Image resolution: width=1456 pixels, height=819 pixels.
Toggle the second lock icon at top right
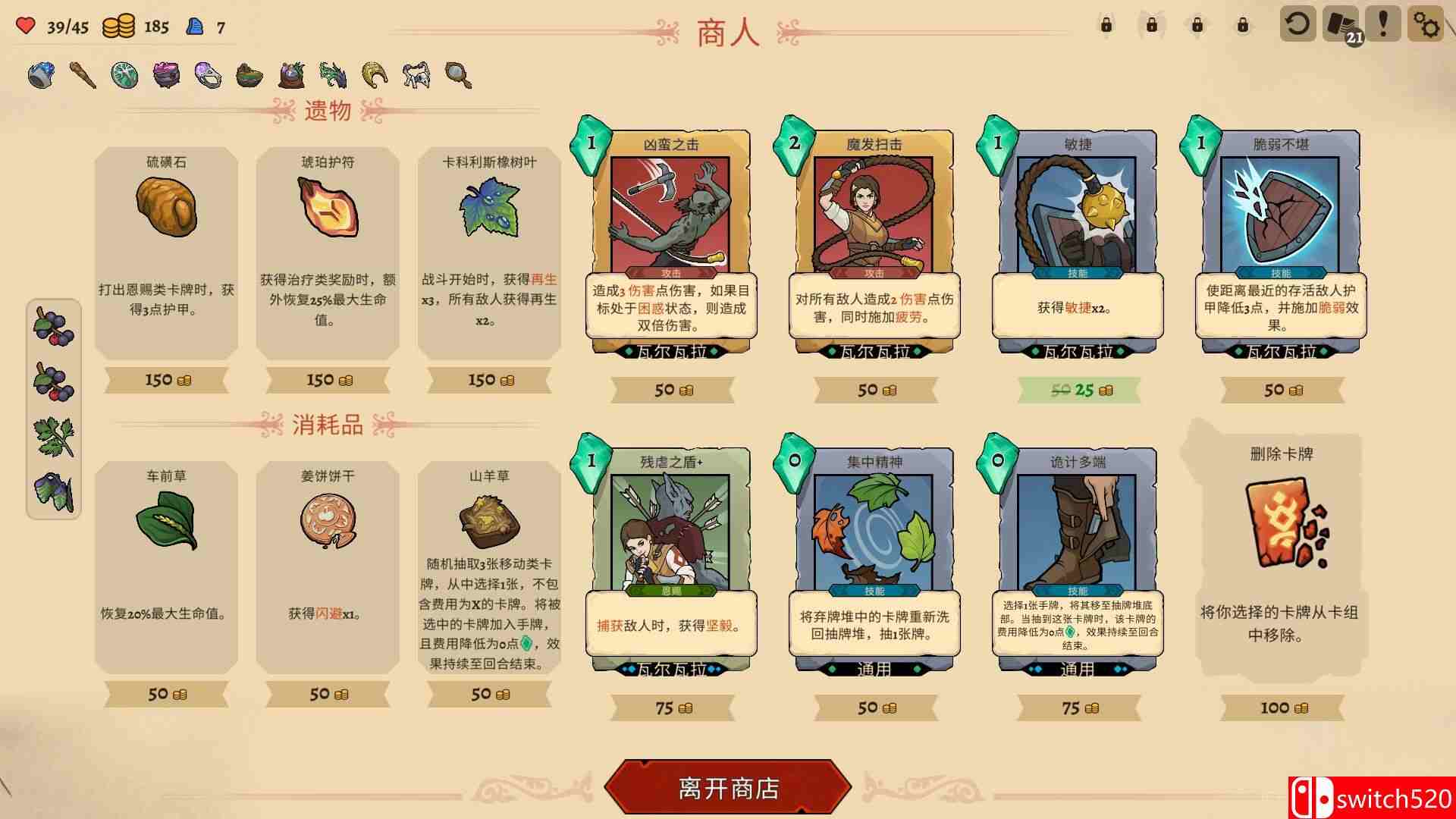pos(1153,25)
